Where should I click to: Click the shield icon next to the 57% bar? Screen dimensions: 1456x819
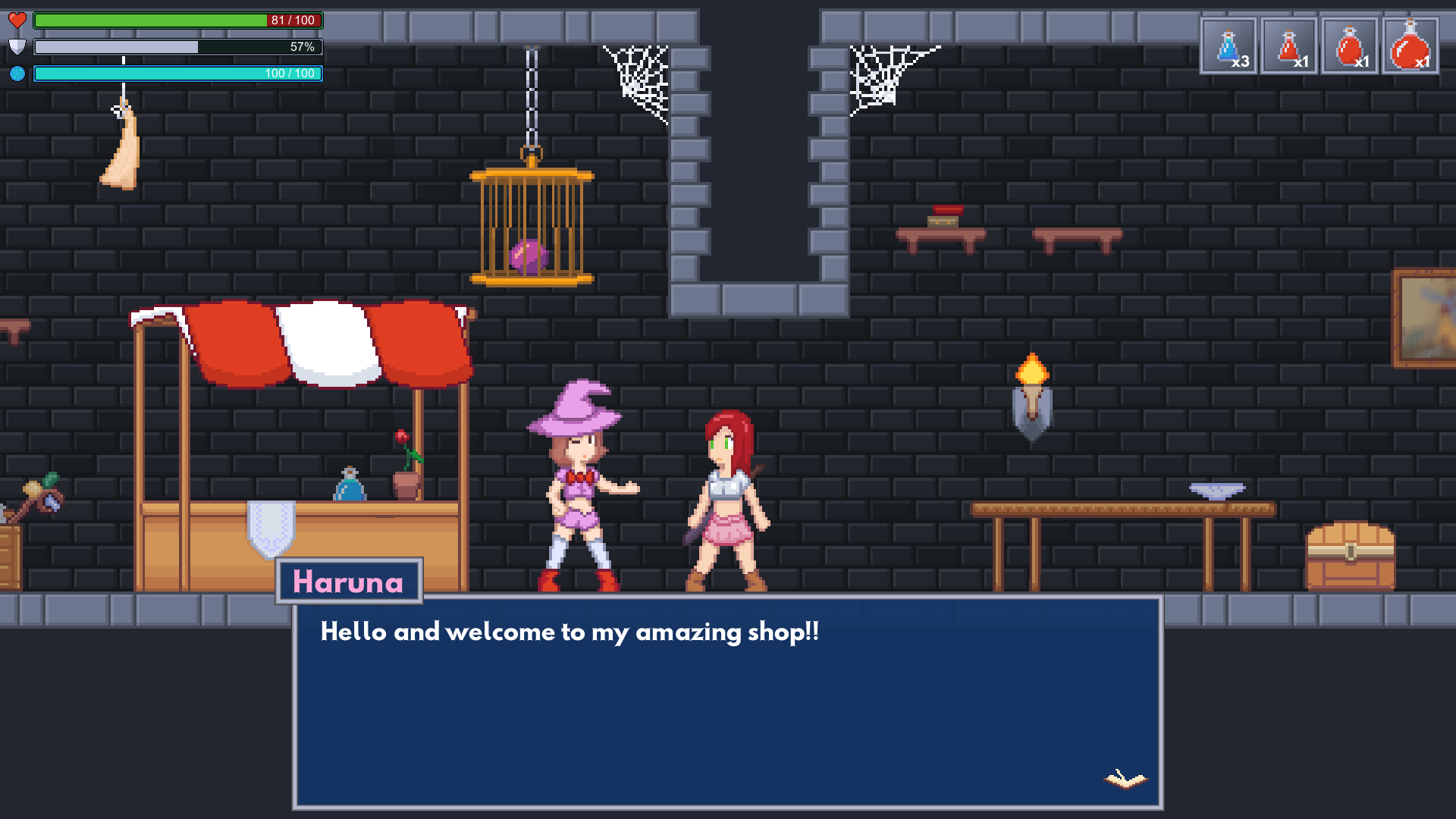click(x=18, y=46)
